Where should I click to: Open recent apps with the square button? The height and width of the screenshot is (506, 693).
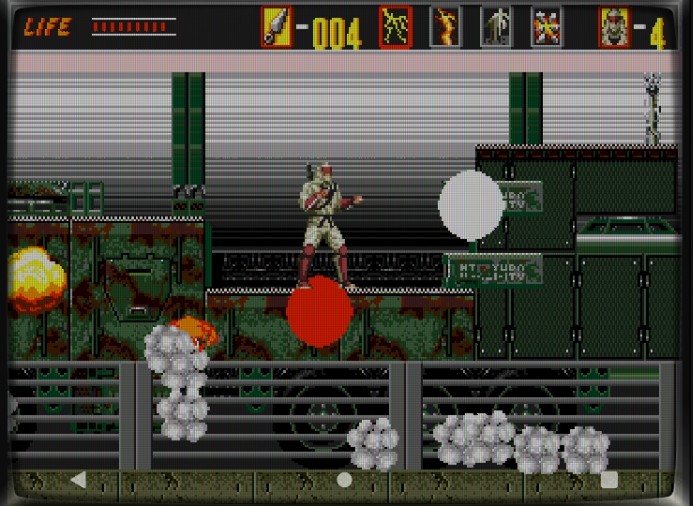click(609, 480)
